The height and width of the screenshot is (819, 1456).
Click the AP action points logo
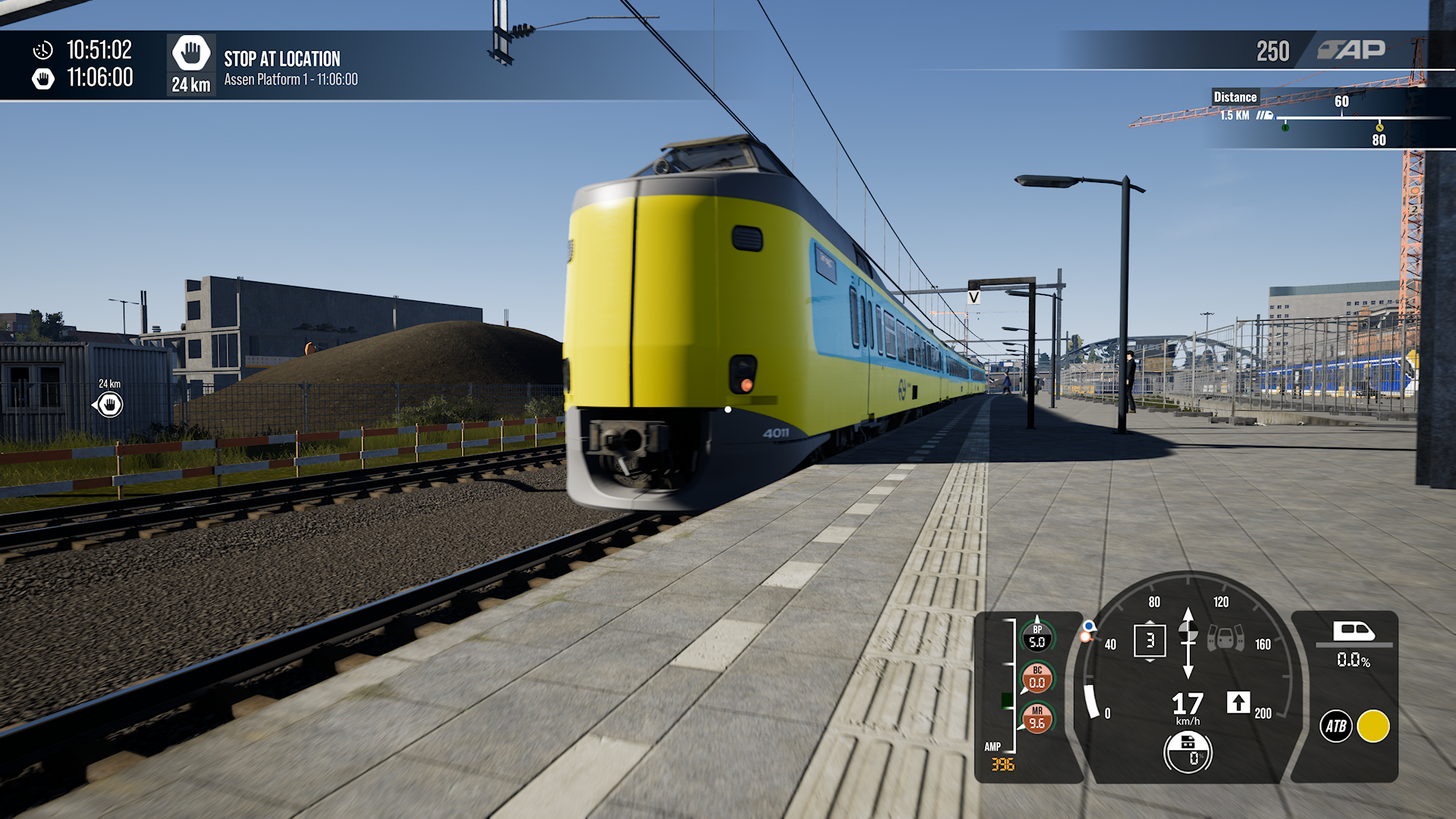point(1351,50)
